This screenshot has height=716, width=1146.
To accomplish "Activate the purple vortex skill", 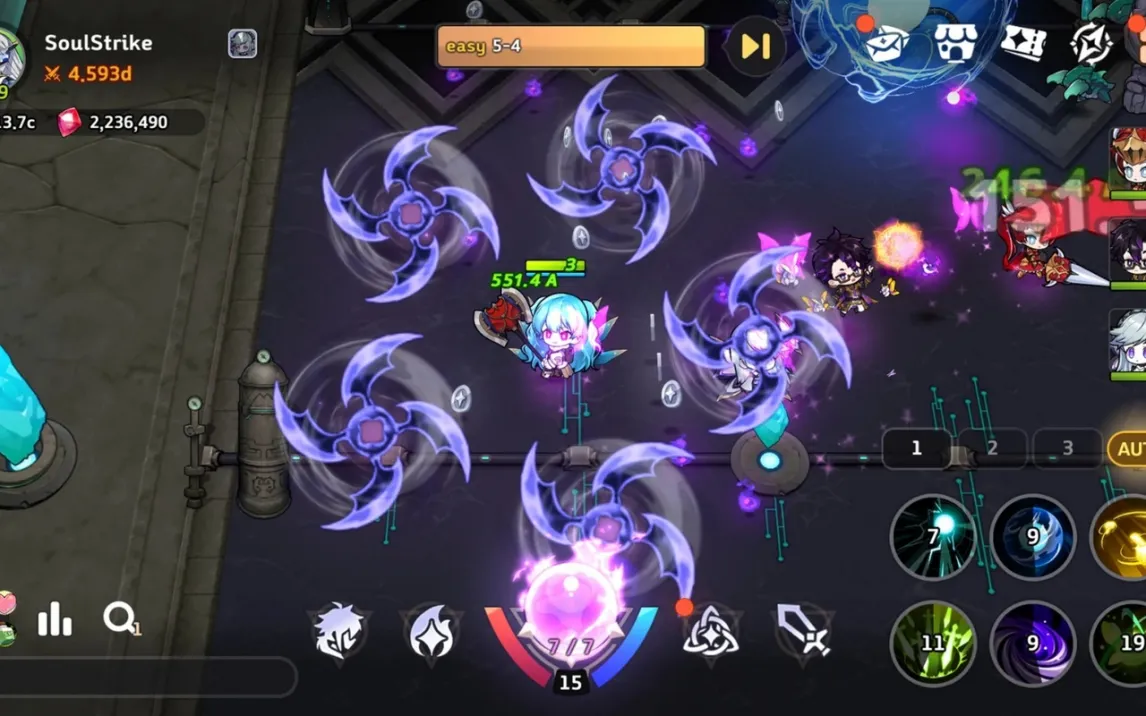I will pos(1032,642).
